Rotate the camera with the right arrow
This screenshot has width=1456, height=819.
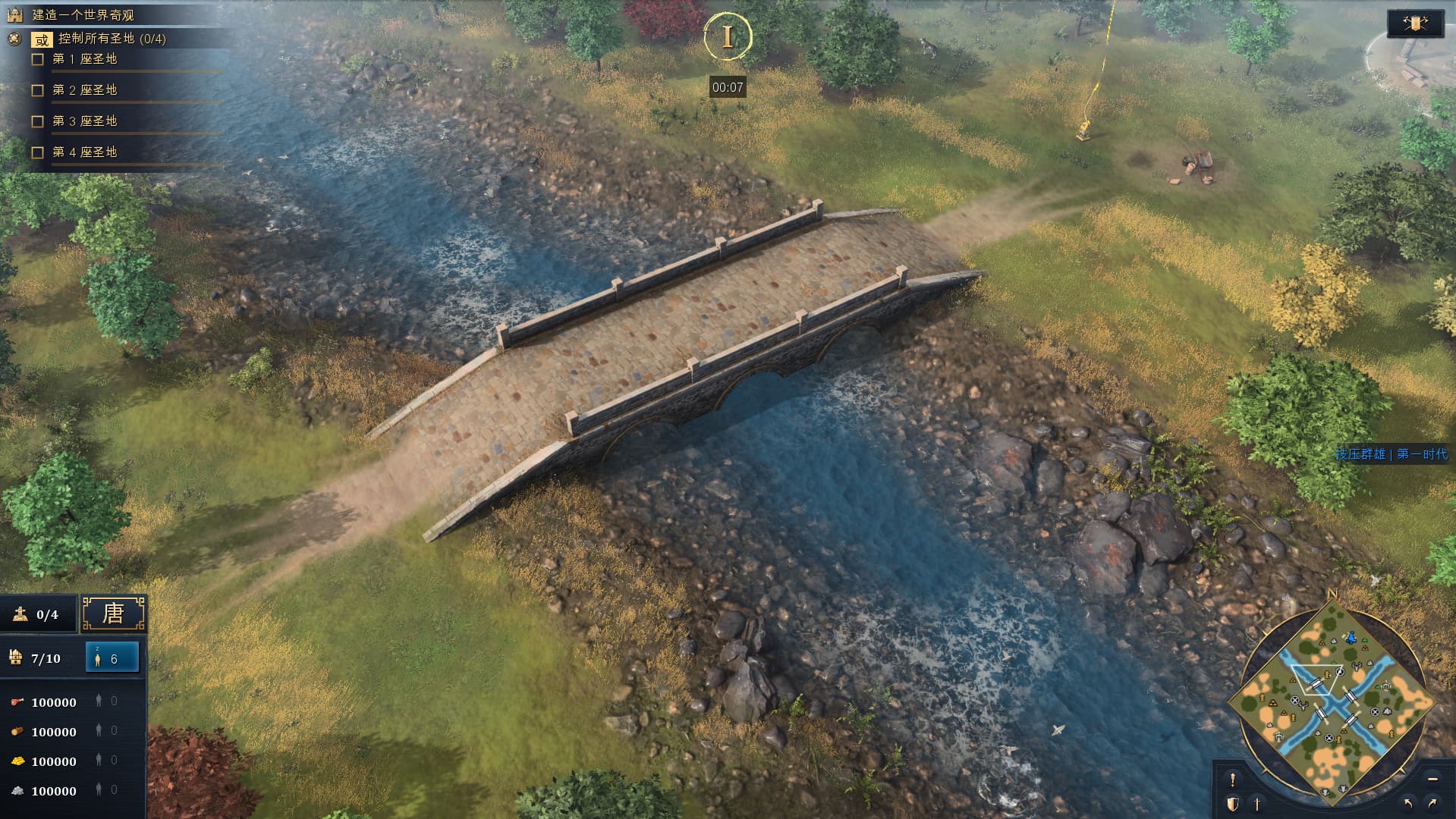[x=1432, y=803]
